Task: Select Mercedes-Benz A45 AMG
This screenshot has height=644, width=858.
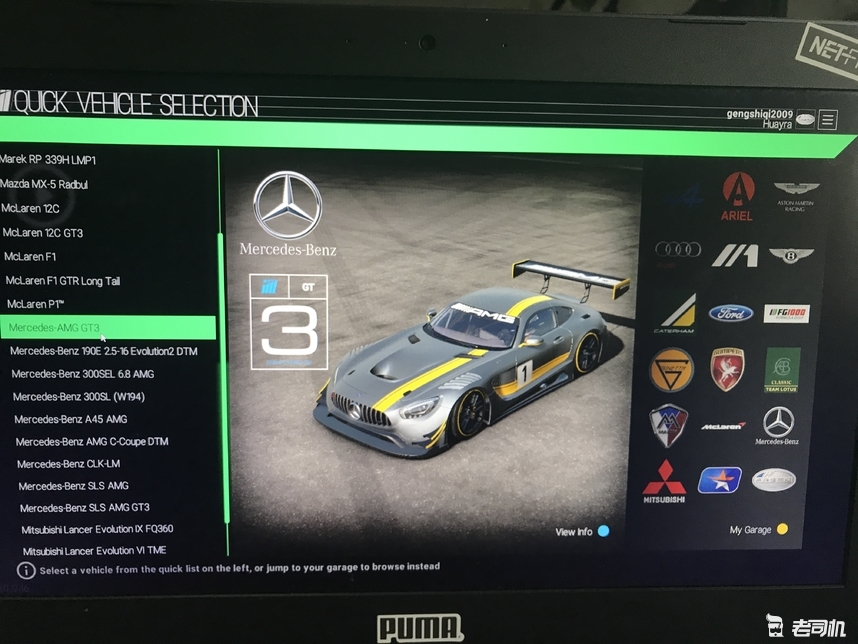Action: click(x=71, y=419)
